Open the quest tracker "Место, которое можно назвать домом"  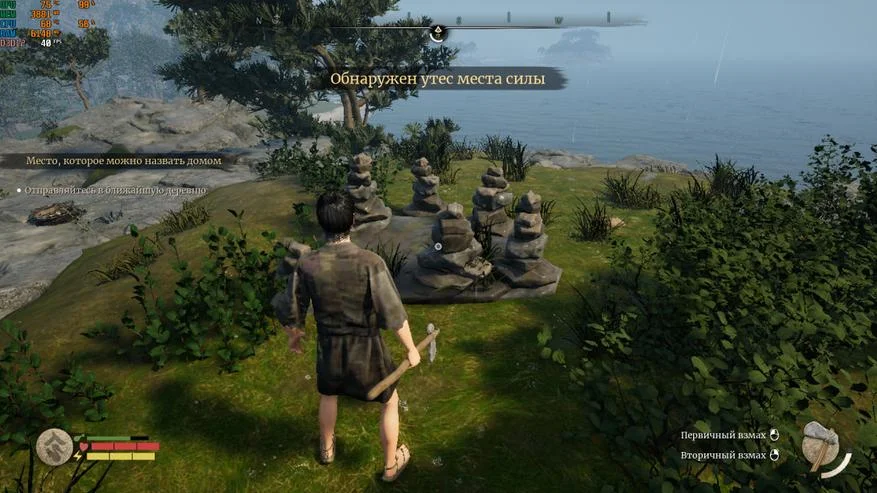click(x=118, y=160)
